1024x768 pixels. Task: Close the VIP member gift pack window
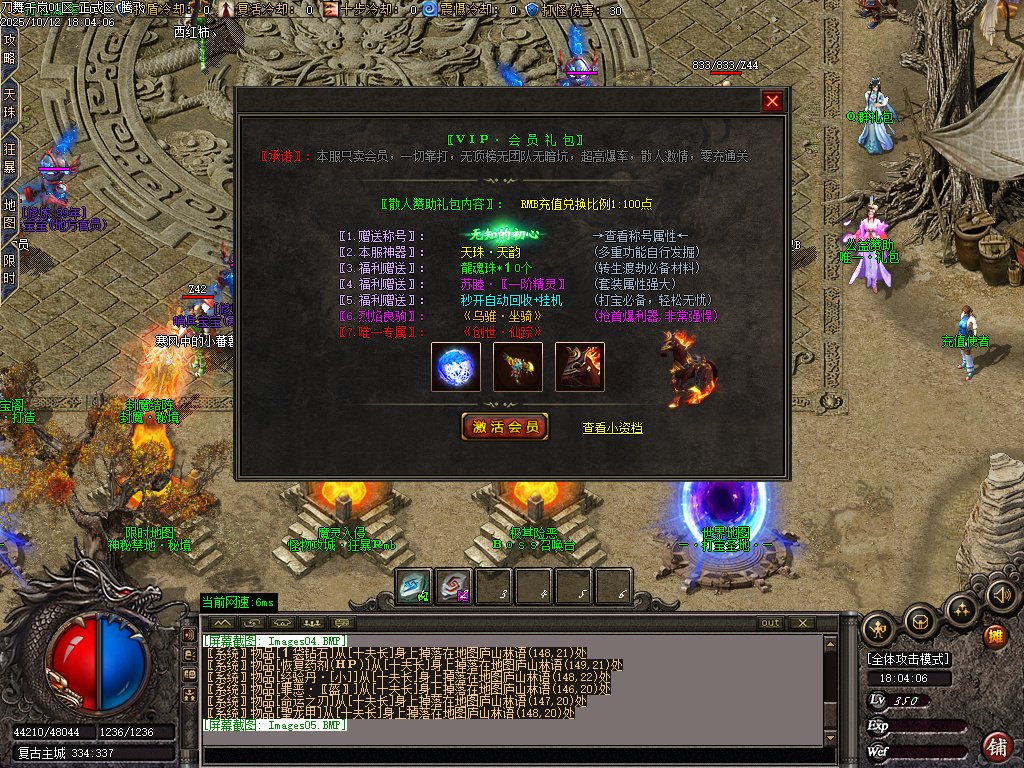click(772, 101)
